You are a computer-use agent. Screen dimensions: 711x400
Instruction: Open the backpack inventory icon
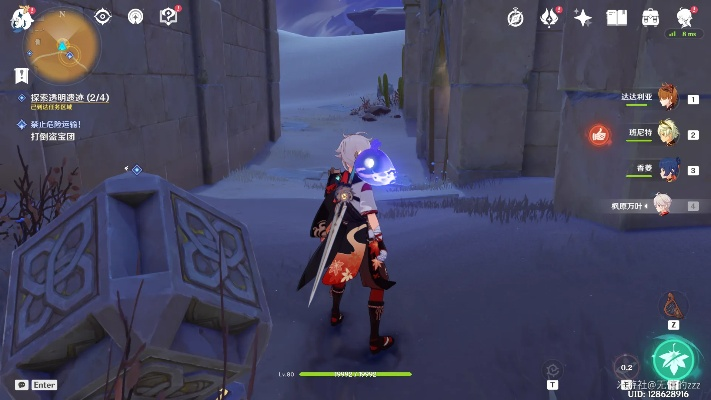pyautogui.click(x=650, y=17)
